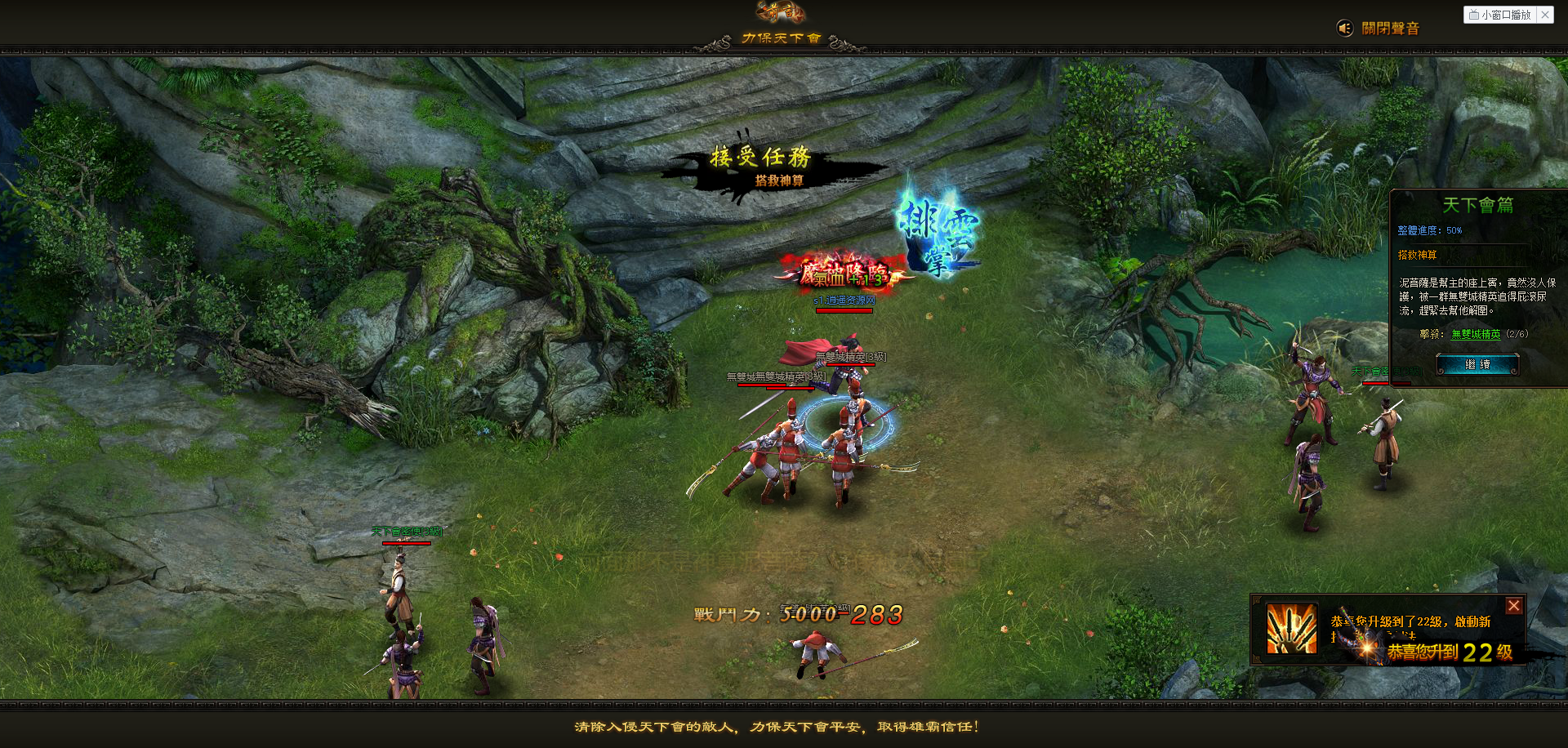1568x748 pixels.
Task: Click the speaker icon to mute game sound
Action: click(1347, 26)
